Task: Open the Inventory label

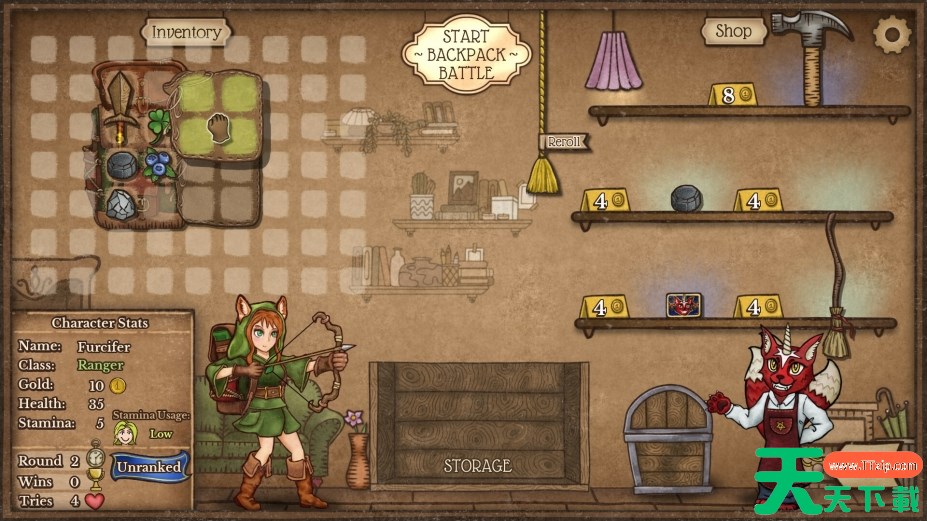Action: 186,33
